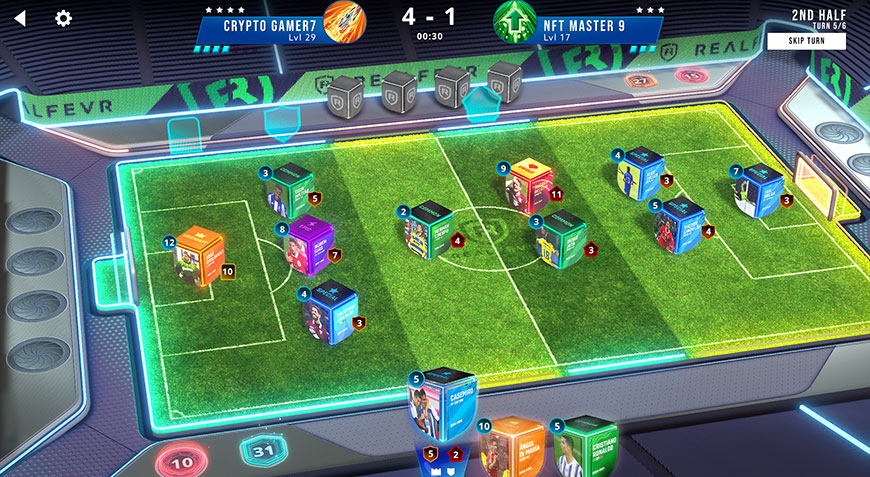The image size is (870, 477).
Task: Select the orange goalkeeper cube costing 12
Action: 197,256
